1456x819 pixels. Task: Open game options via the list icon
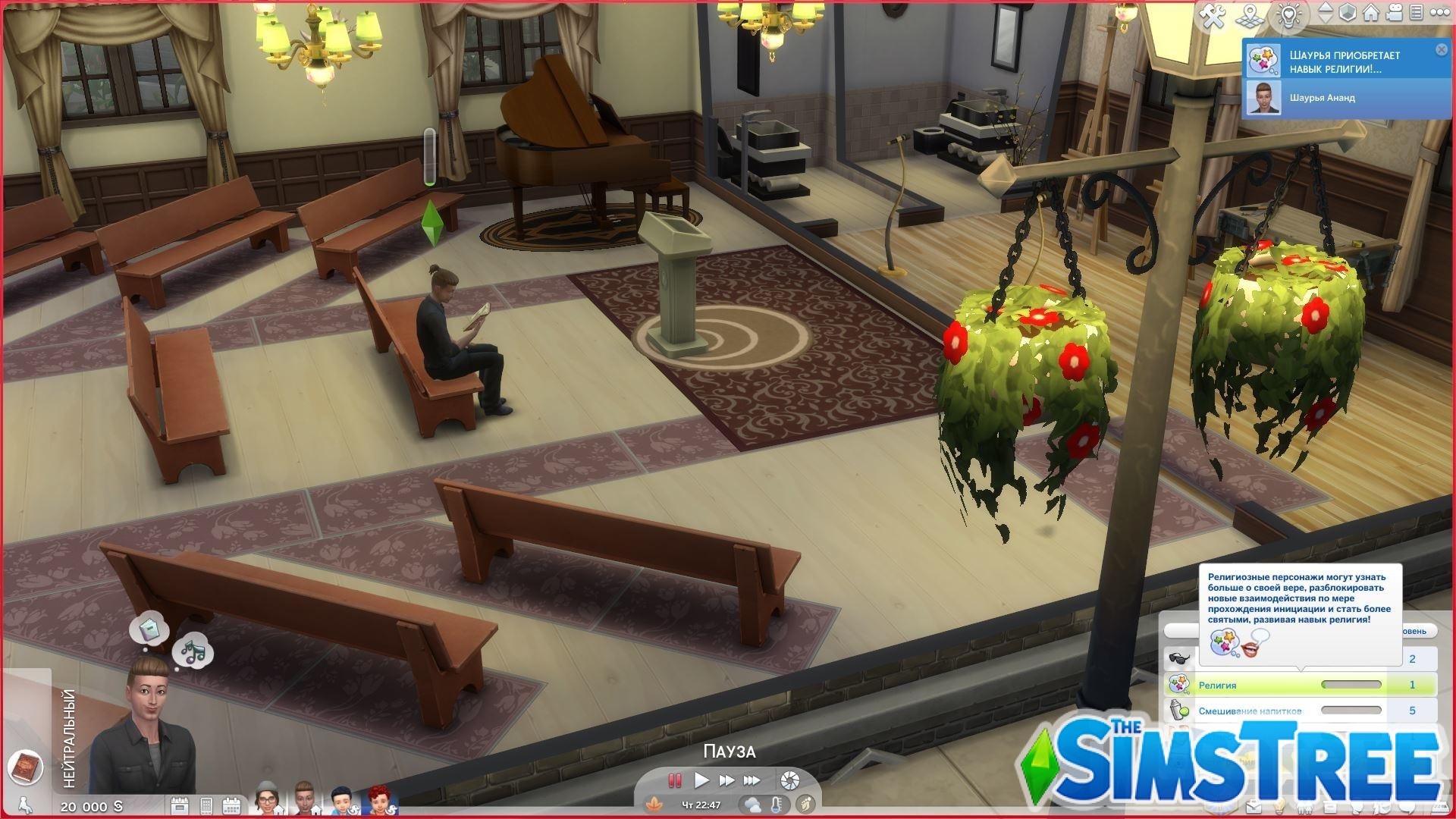click(1417, 14)
